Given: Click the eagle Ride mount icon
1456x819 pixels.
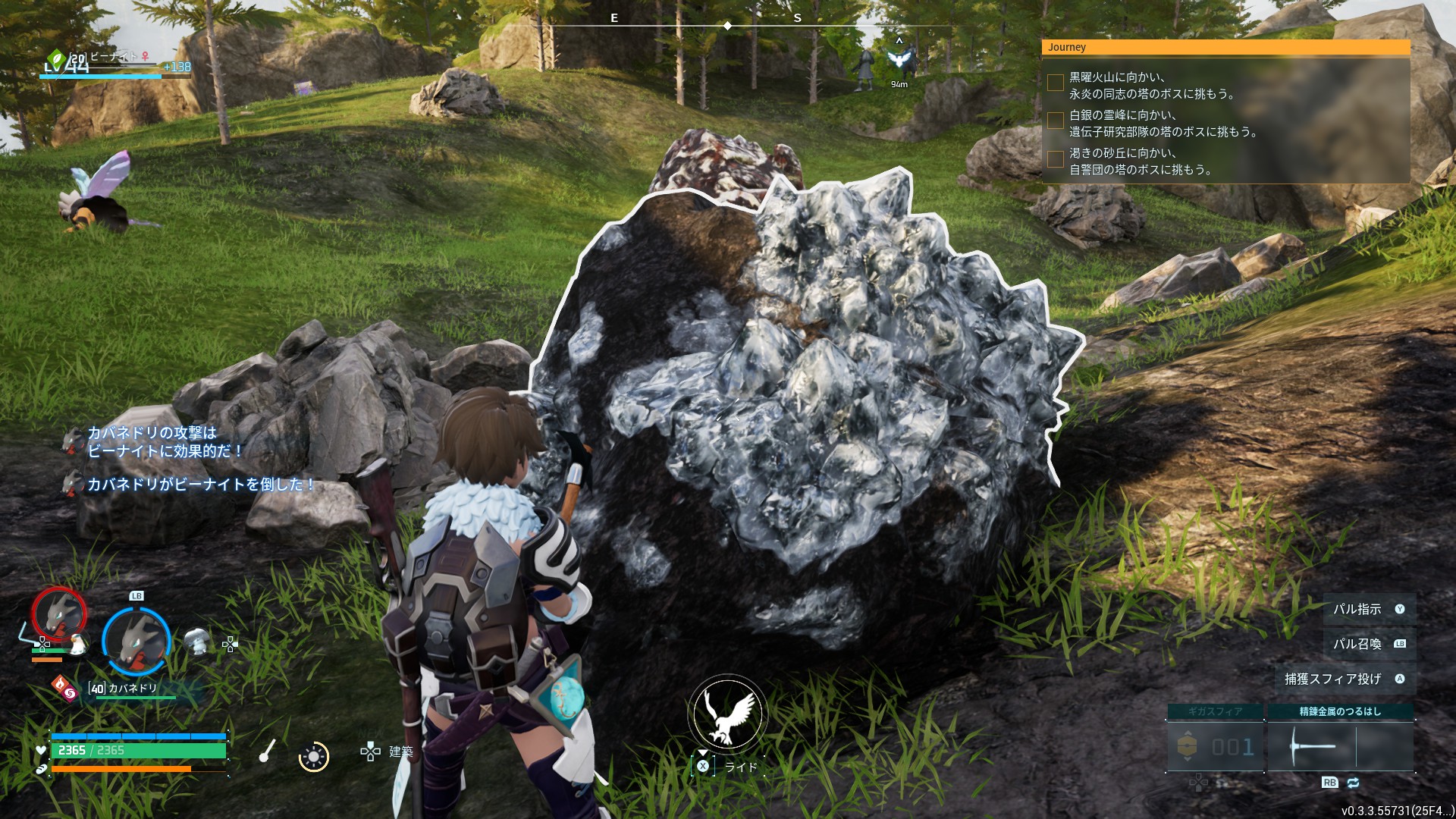Looking at the screenshot, I should pos(727,714).
